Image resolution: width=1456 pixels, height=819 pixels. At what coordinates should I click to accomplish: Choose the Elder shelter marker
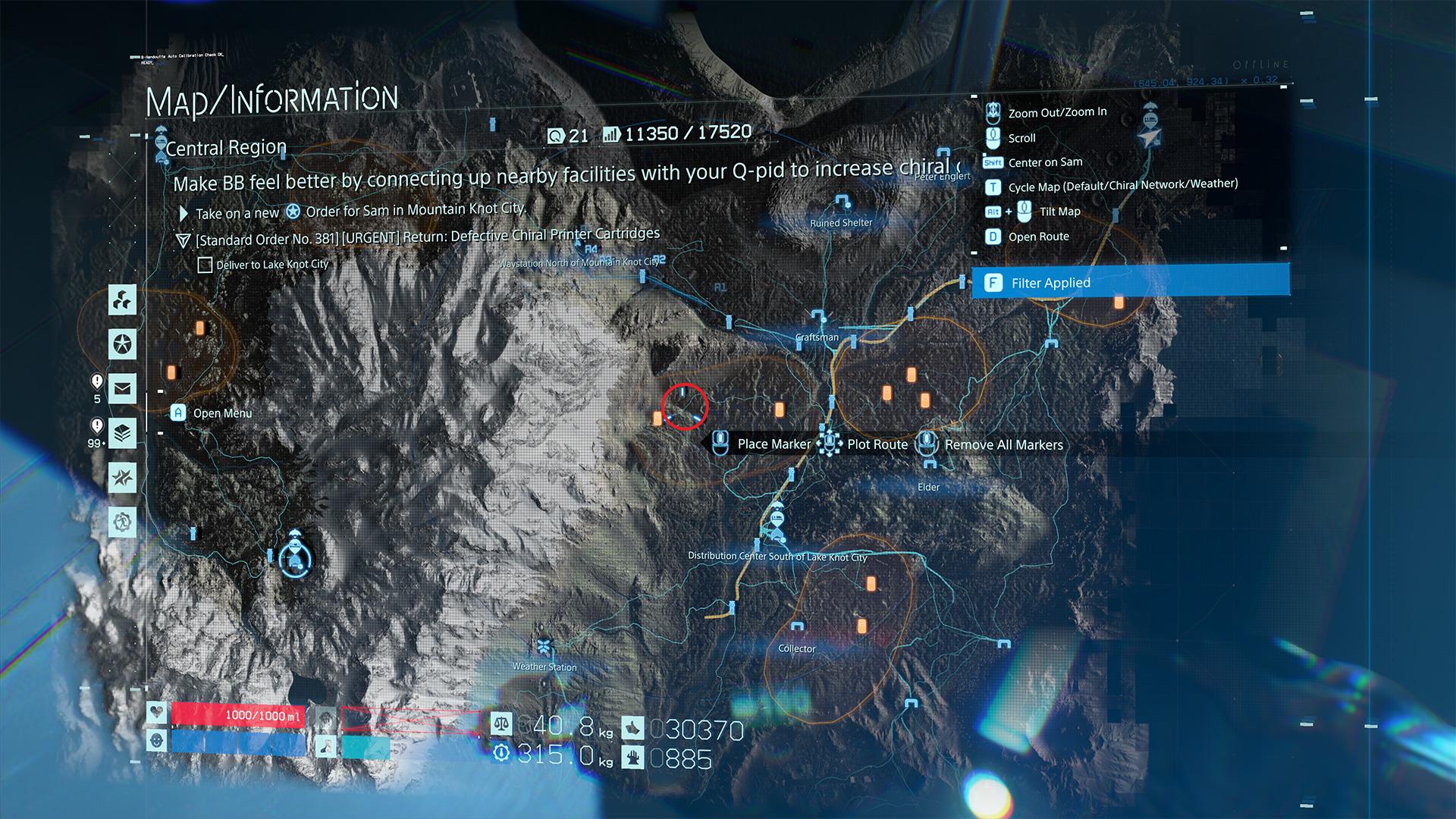coord(927,468)
